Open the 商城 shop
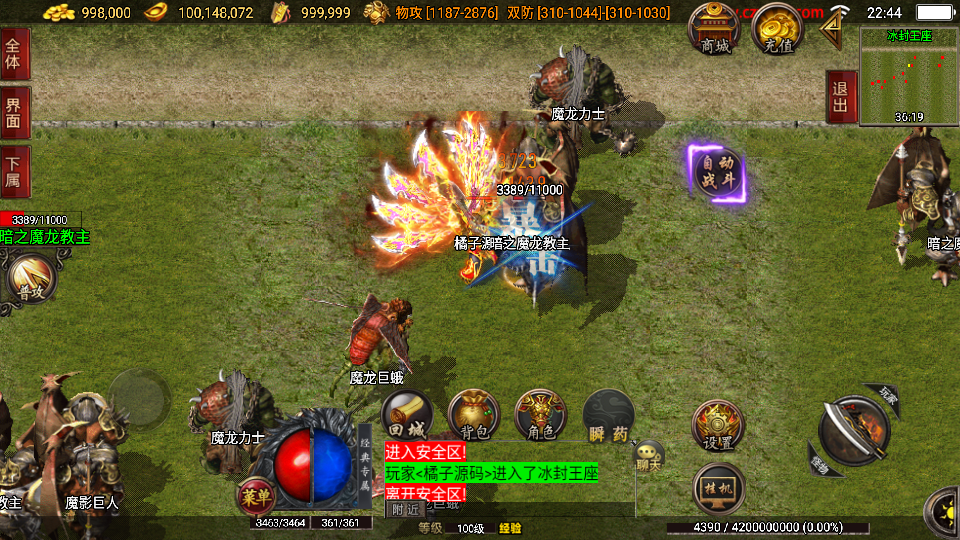The image size is (960, 540). [x=715, y=30]
